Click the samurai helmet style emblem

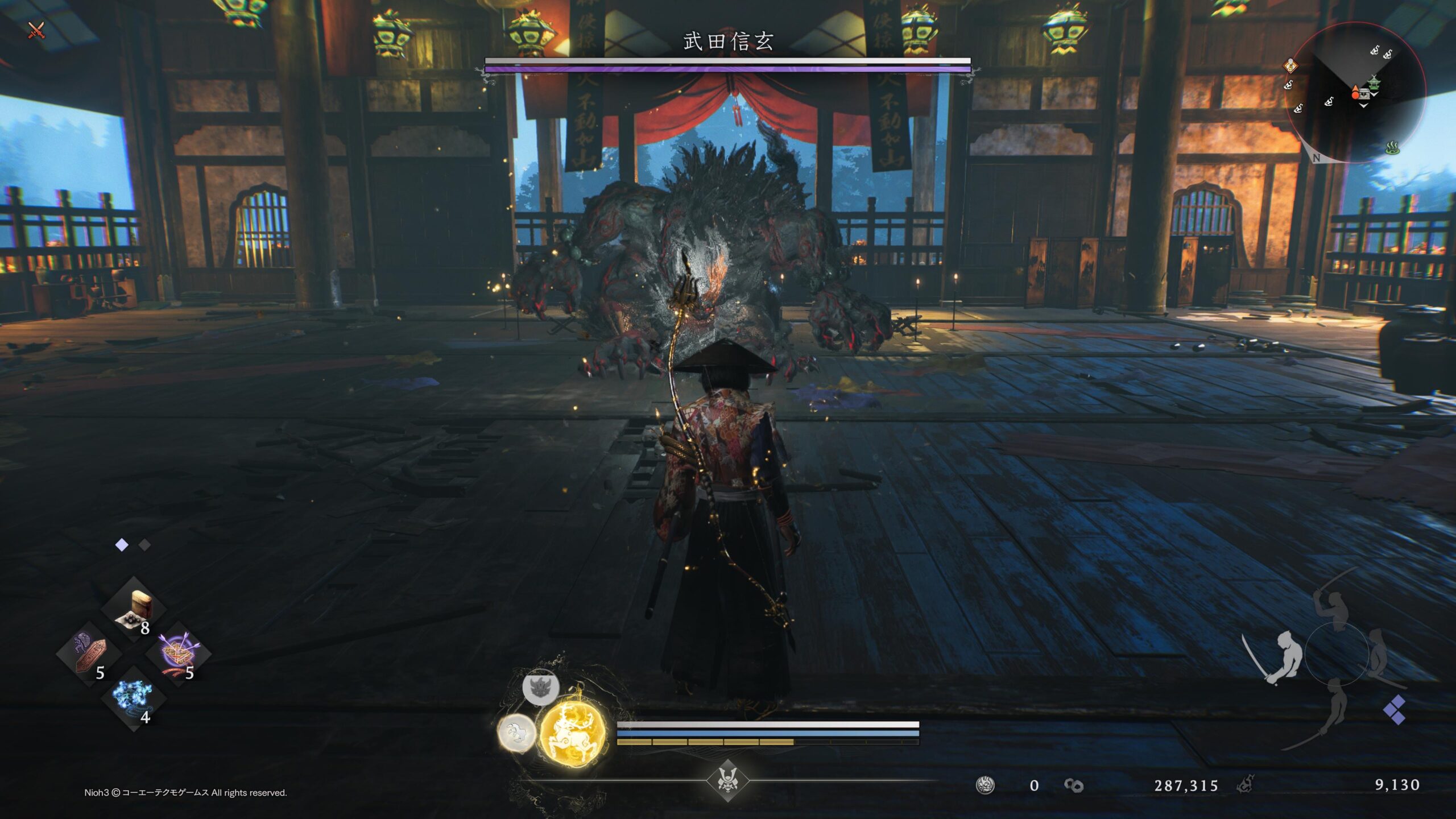click(727, 780)
